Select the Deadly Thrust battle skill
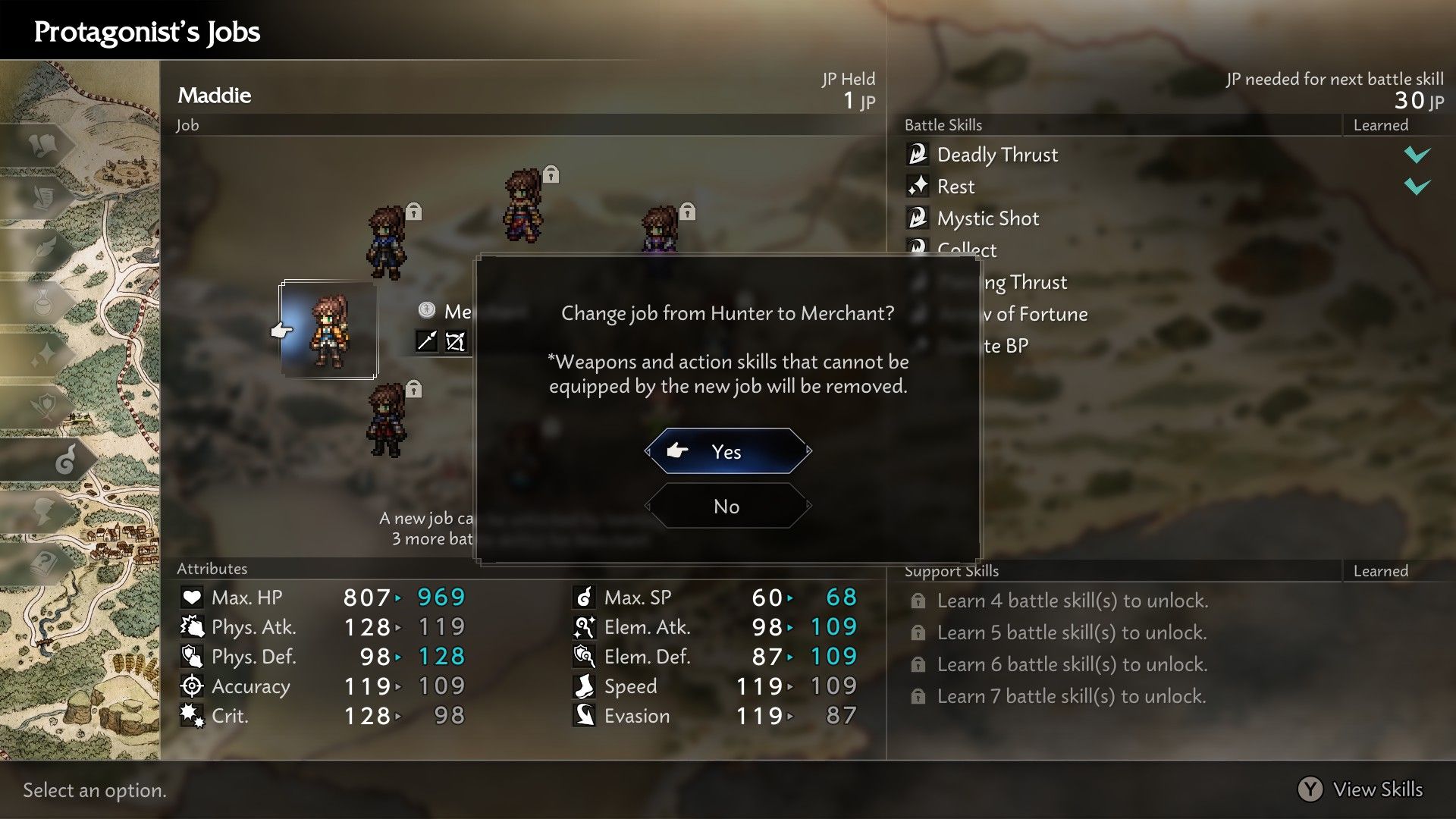 pos(997,155)
